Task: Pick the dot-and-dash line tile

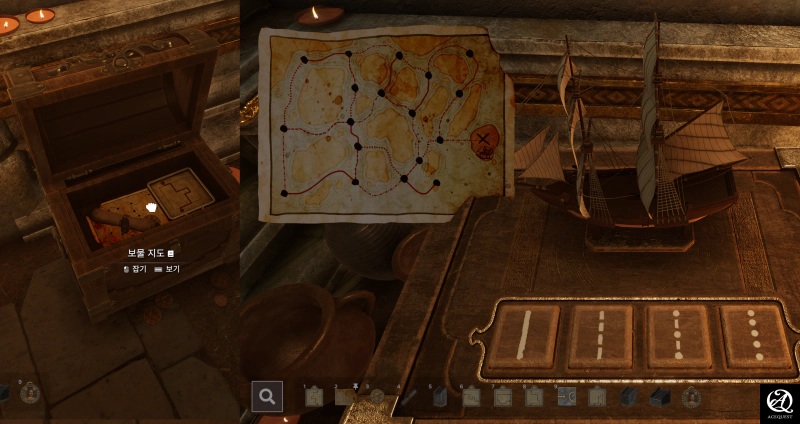Action: [x=677, y=335]
